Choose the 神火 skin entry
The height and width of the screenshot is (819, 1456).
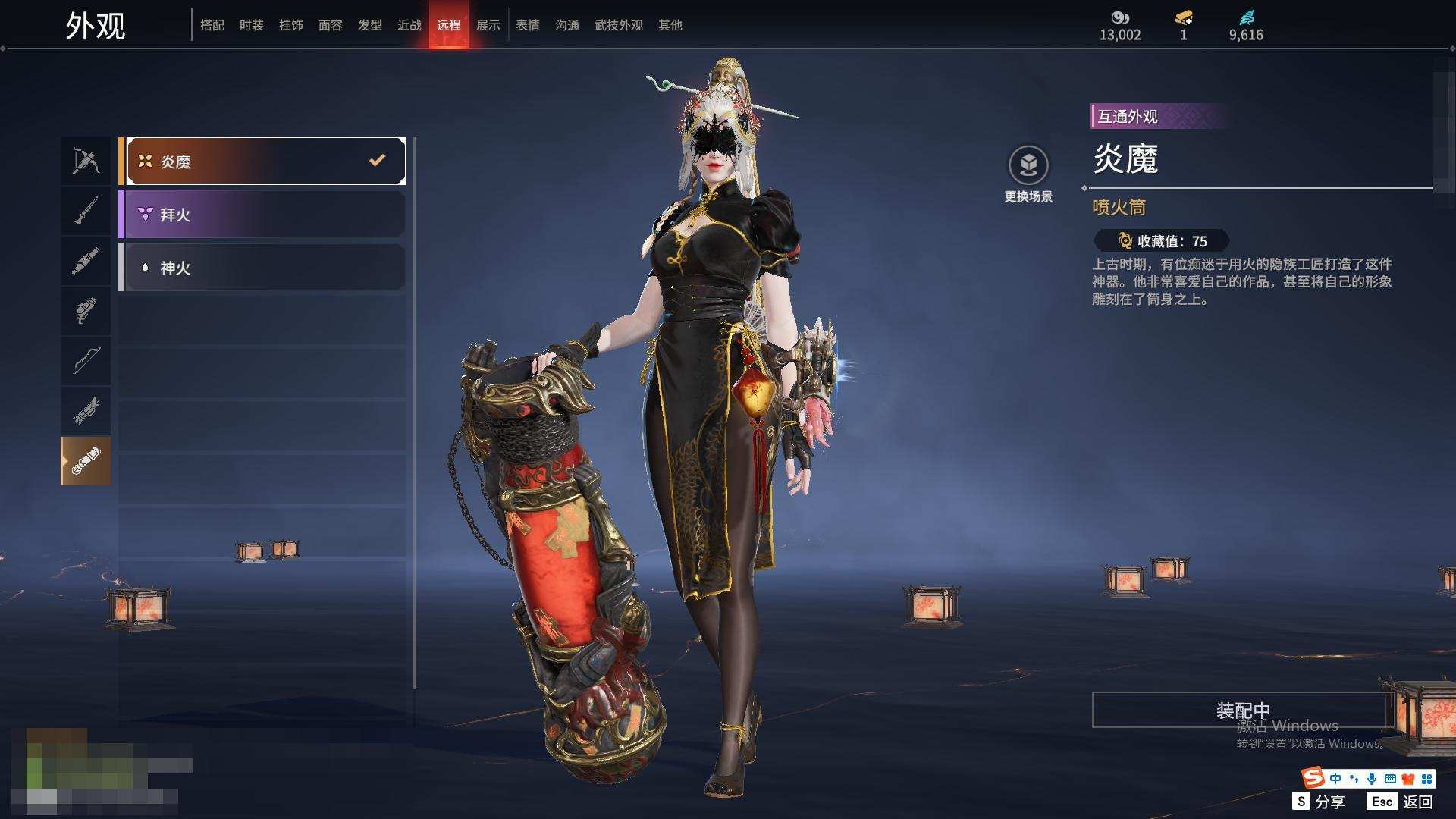click(x=262, y=268)
